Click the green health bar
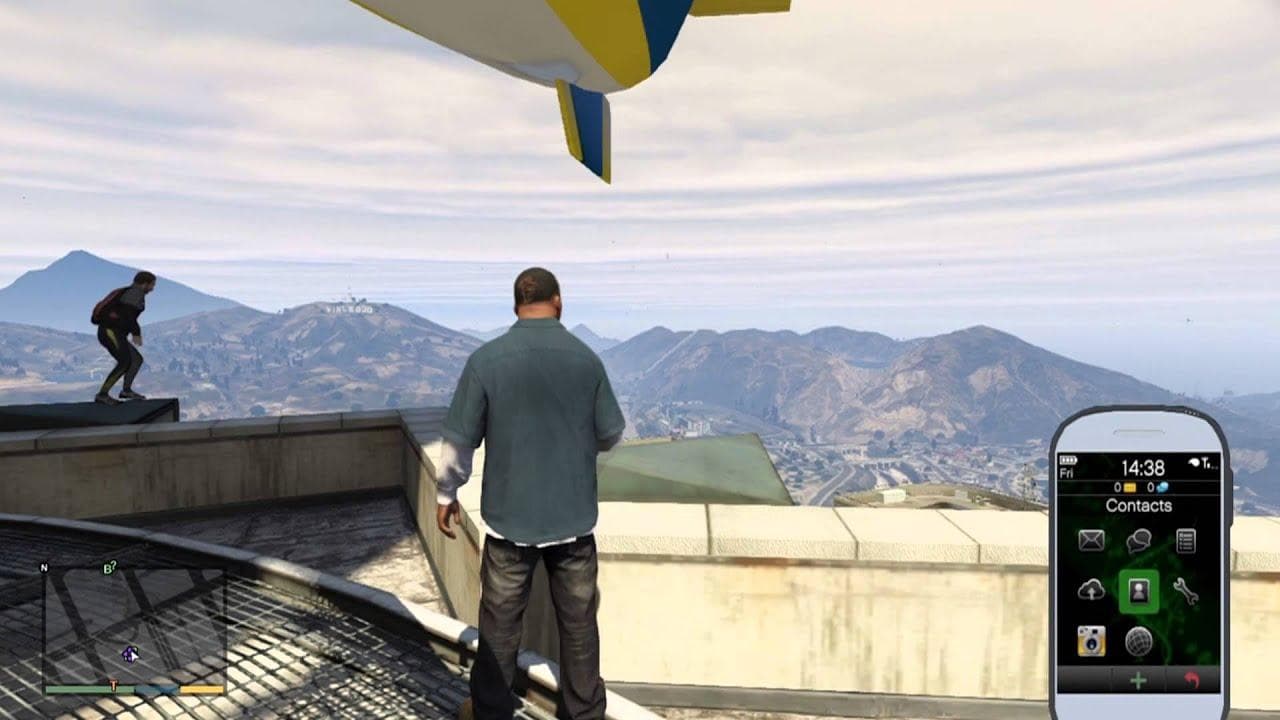Screen dimensions: 1280x720 [87, 690]
